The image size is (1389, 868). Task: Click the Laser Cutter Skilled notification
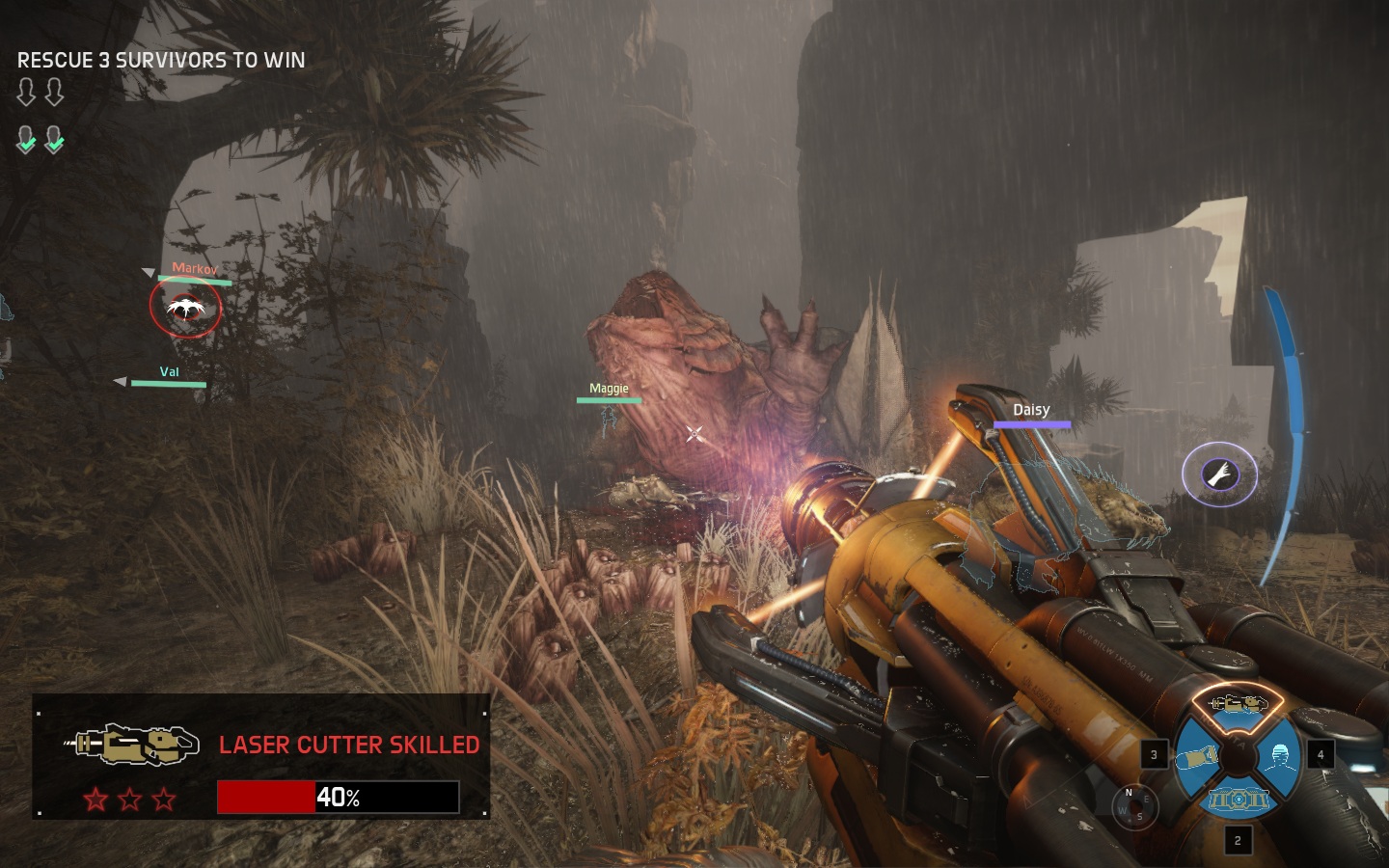click(260, 757)
